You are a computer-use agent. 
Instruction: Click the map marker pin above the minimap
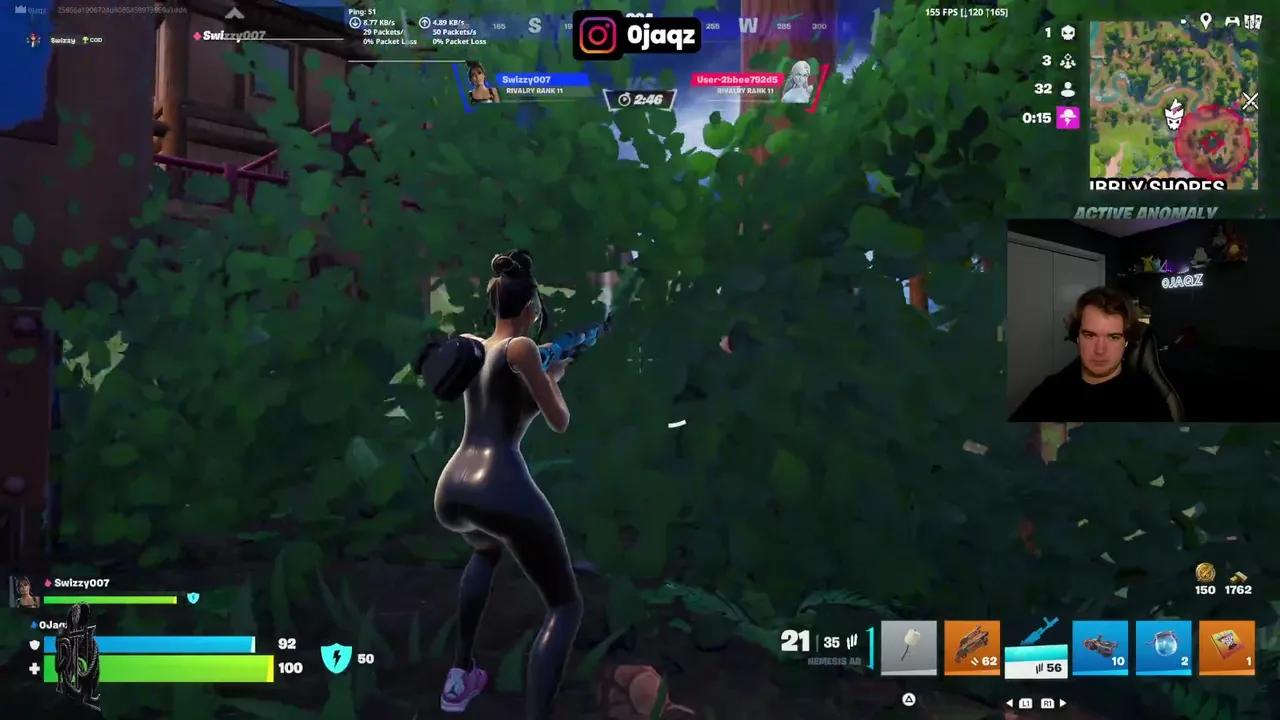coord(1206,21)
